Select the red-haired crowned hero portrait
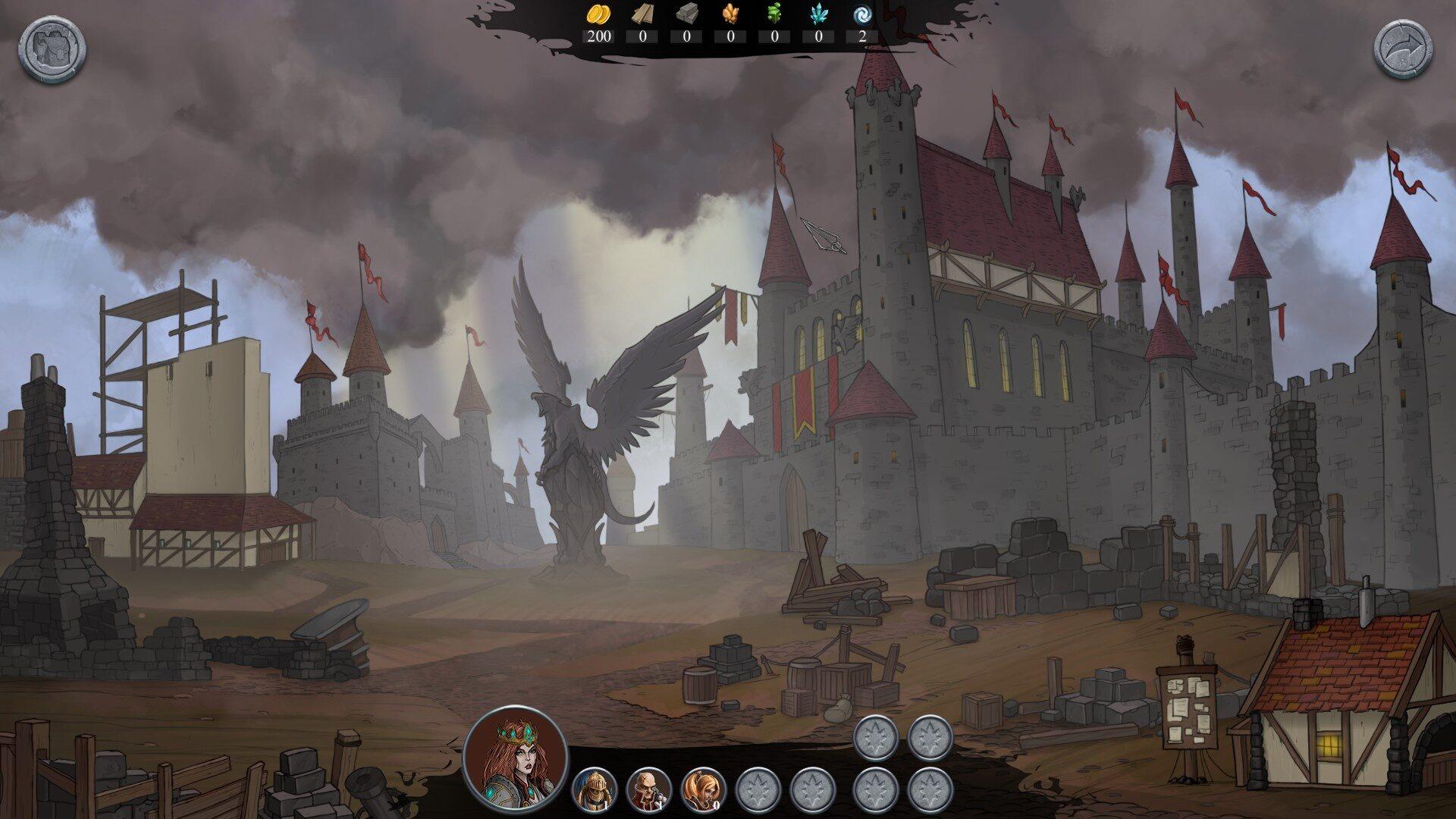Image resolution: width=1456 pixels, height=819 pixels. (516, 756)
